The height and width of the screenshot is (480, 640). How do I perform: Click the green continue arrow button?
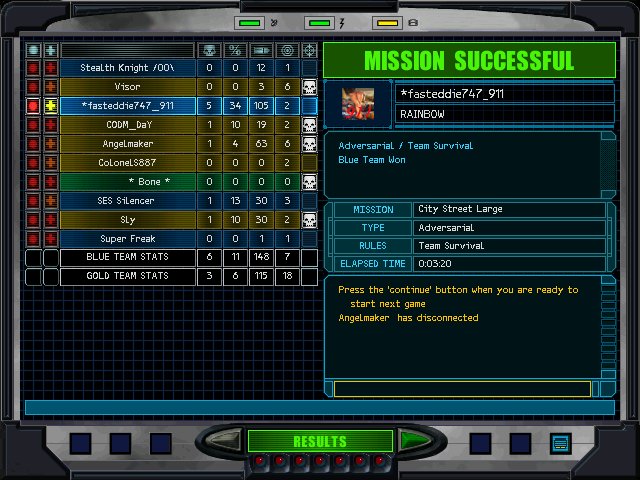click(x=412, y=441)
